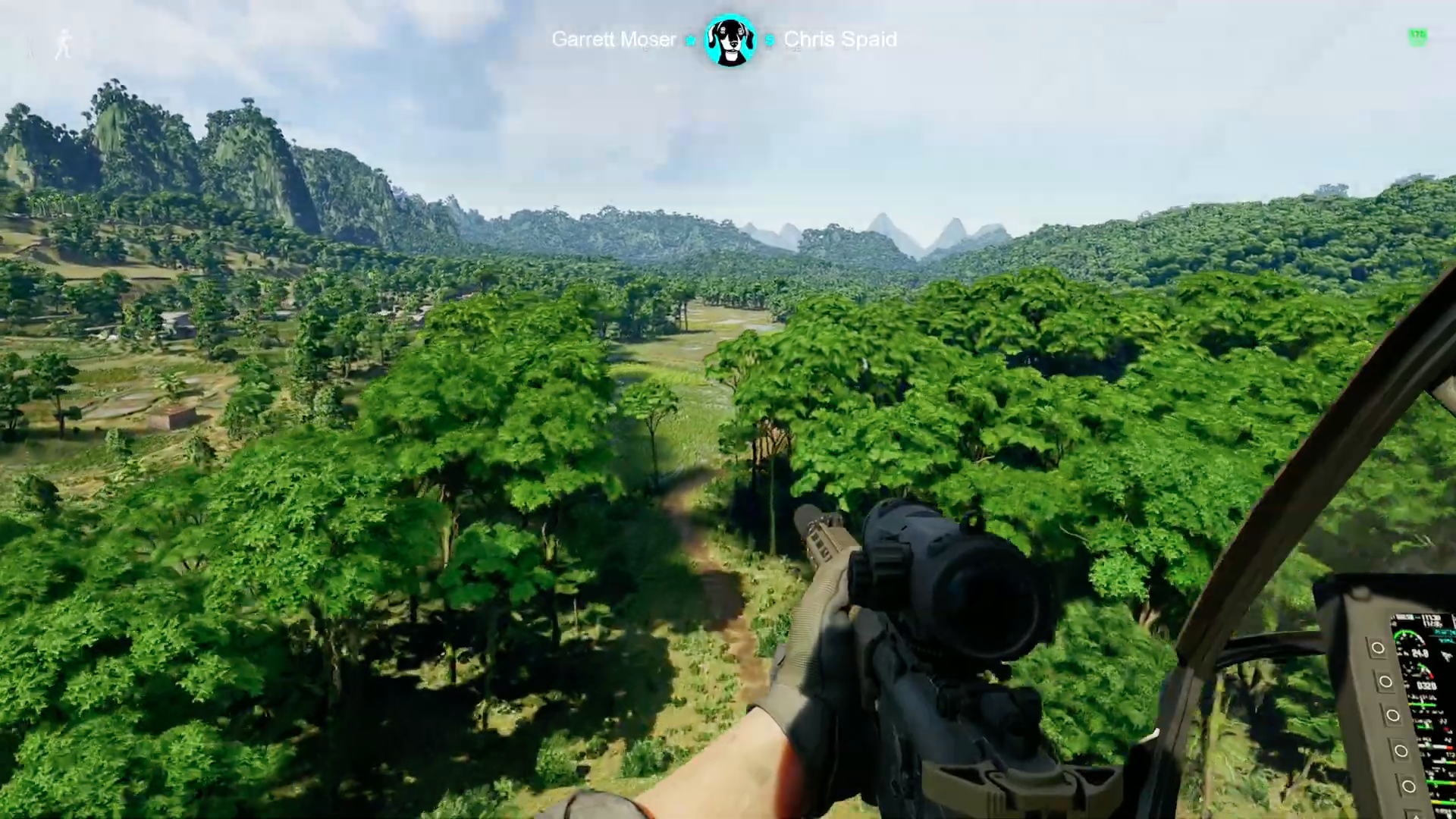The image size is (1456, 819).
Task: Select the dog avatar between player names
Action: coord(730,40)
